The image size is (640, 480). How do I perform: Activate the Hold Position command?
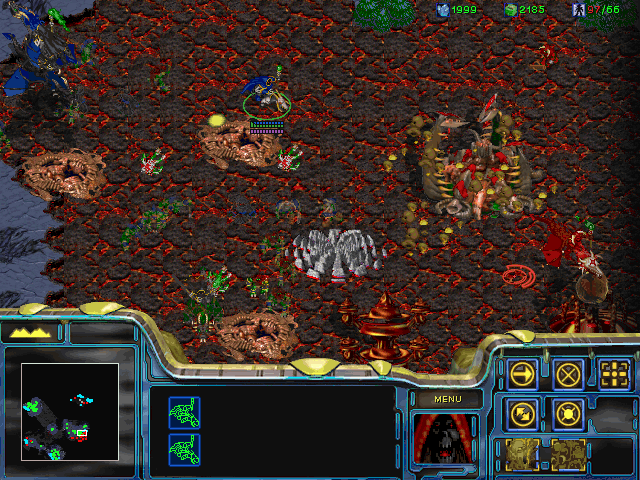[568, 412]
